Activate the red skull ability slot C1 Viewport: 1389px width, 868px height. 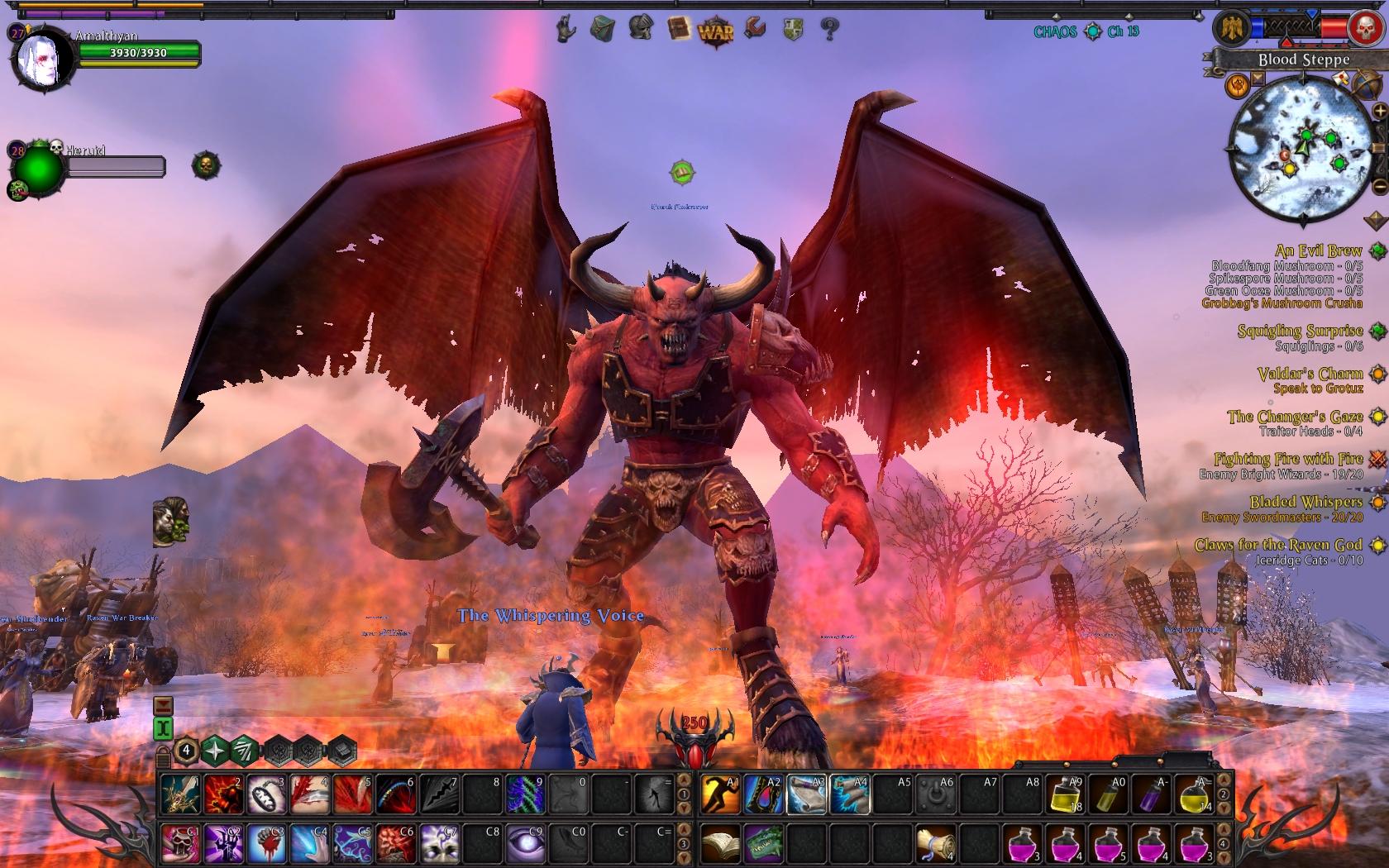tap(179, 844)
